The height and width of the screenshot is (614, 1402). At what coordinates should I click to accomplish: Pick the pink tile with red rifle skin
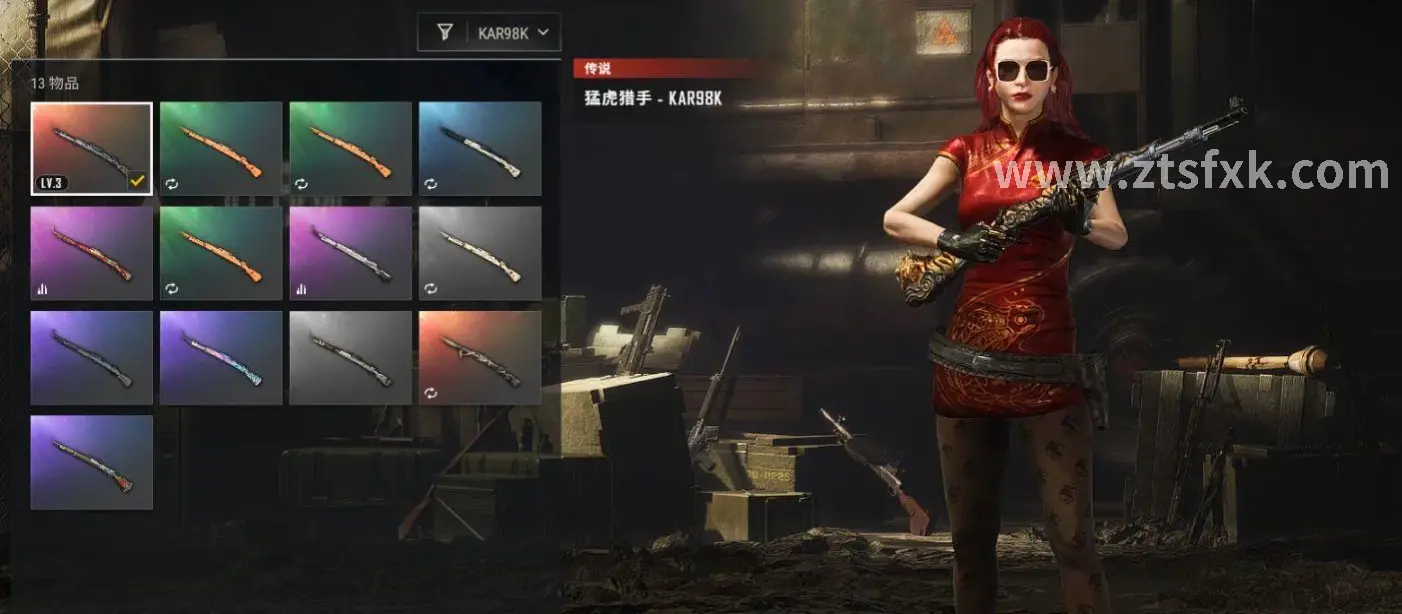92,253
